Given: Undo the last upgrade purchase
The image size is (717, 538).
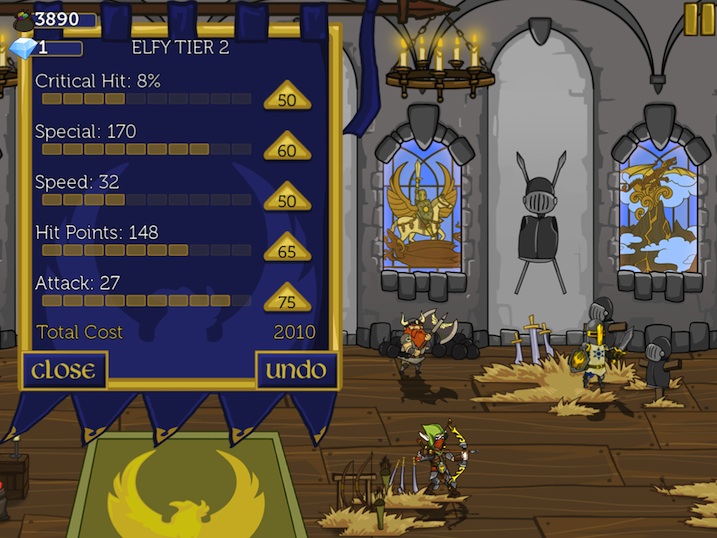Looking at the screenshot, I should pyautogui.click(x=296, y=370).
